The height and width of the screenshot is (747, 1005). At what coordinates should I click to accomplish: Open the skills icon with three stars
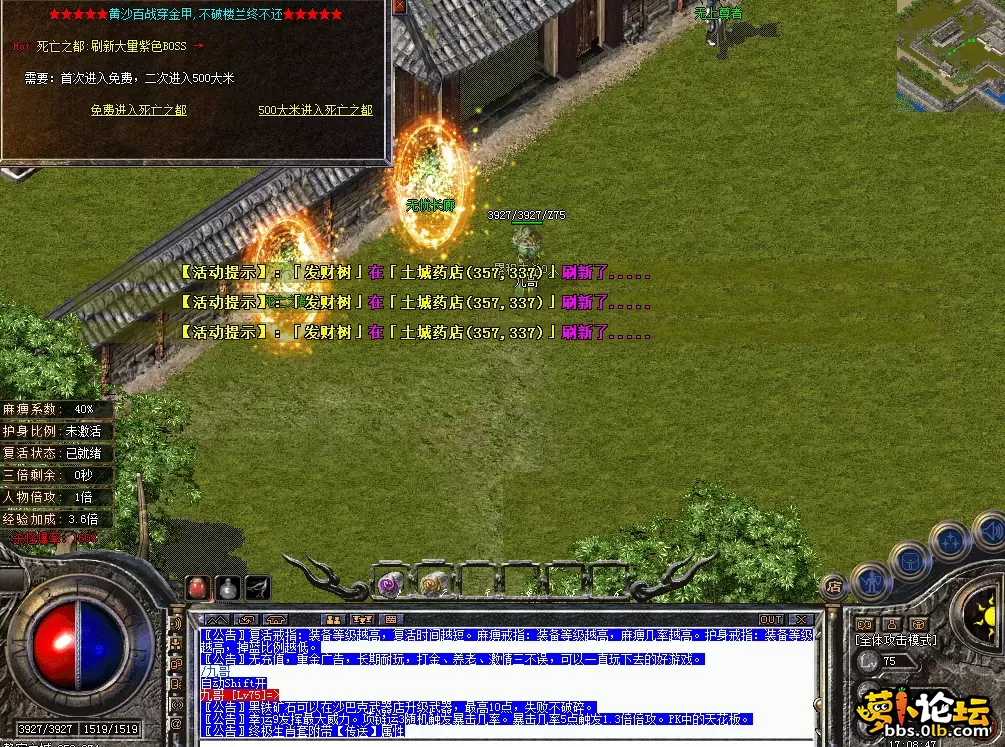tap(948, 541)
